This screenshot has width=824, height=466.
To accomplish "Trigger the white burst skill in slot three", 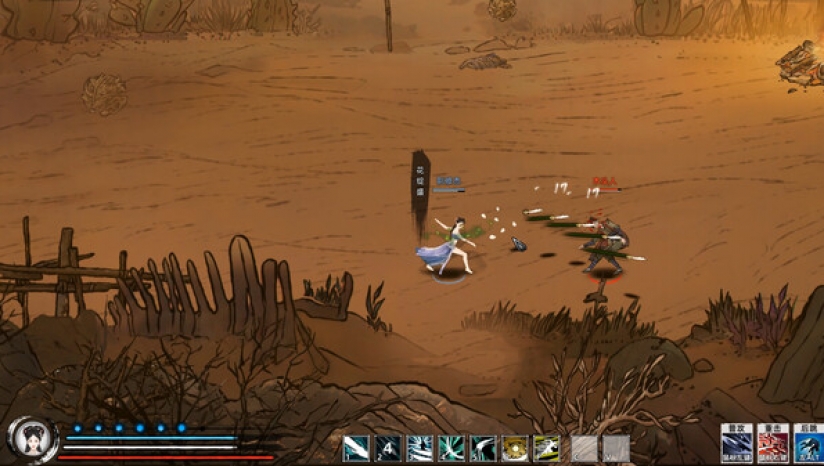I will [420, 448].
